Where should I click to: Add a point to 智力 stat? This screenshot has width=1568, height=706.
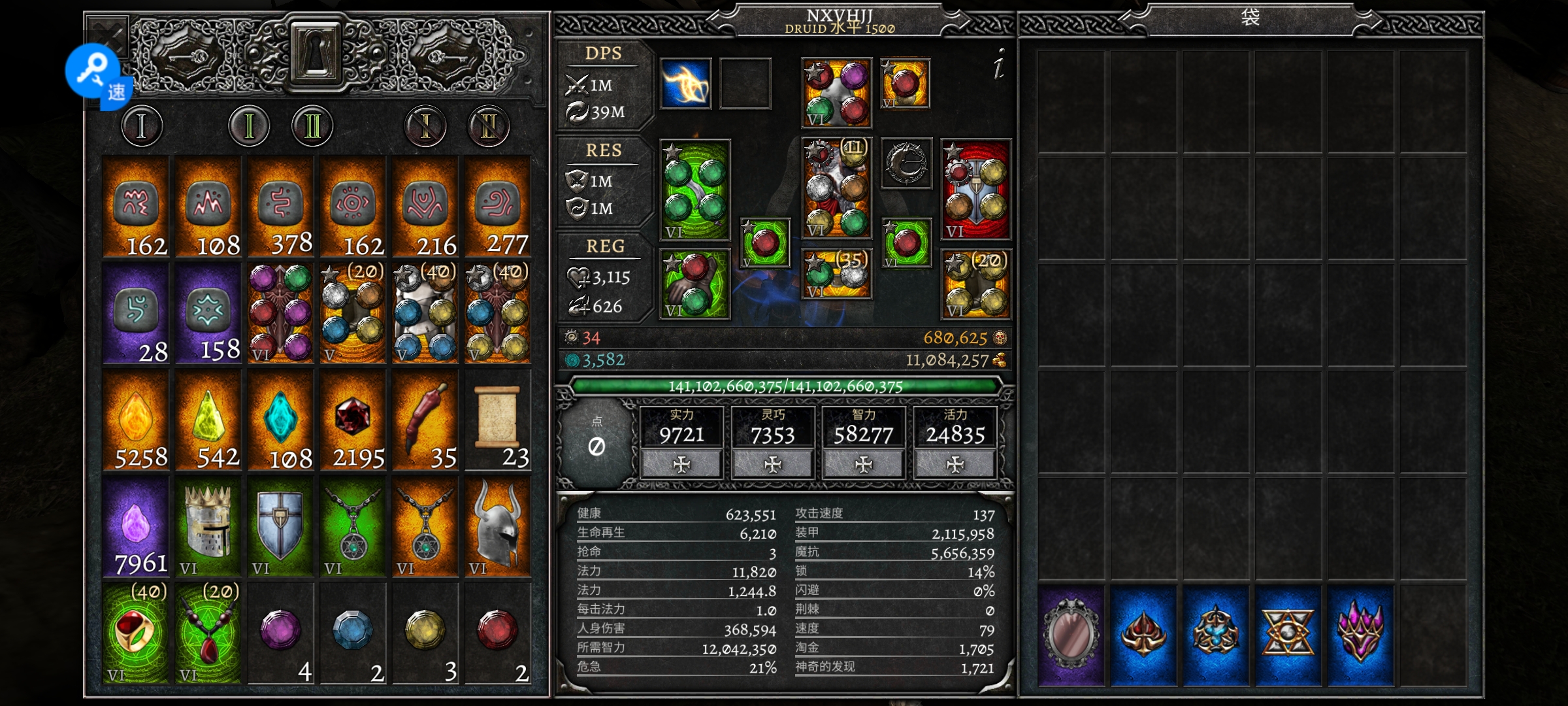point(864,464)
